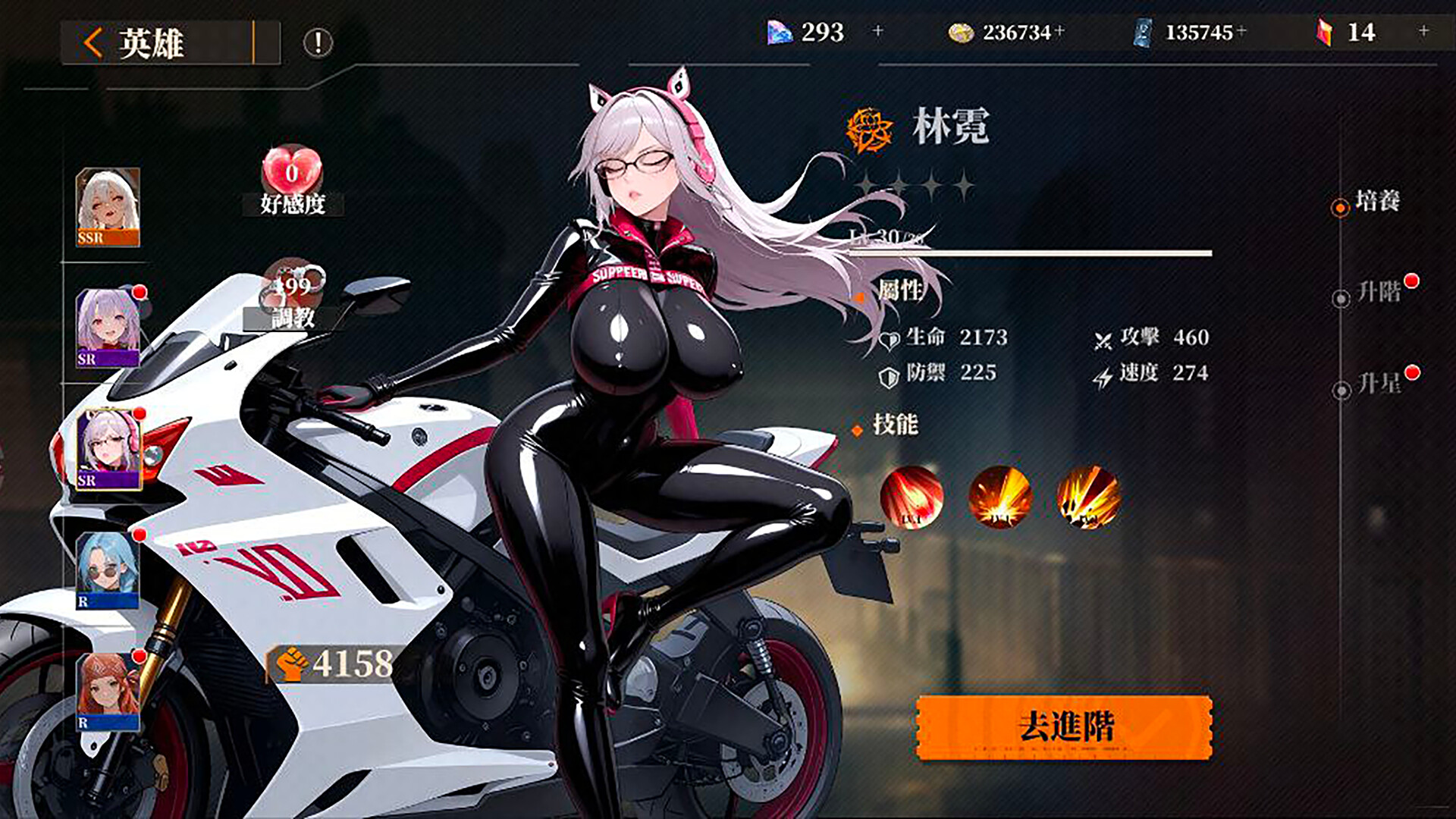View the third slash skill icon
Image resolution: width=1456 pixels, height=819 pixels.
click(1087, 497)
